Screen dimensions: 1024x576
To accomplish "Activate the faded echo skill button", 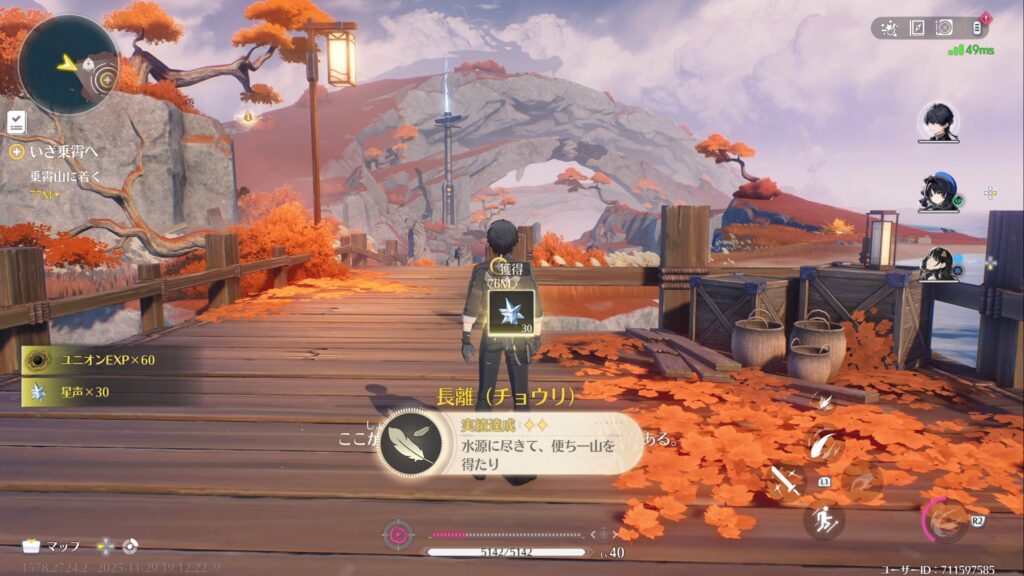I will 861,481.
